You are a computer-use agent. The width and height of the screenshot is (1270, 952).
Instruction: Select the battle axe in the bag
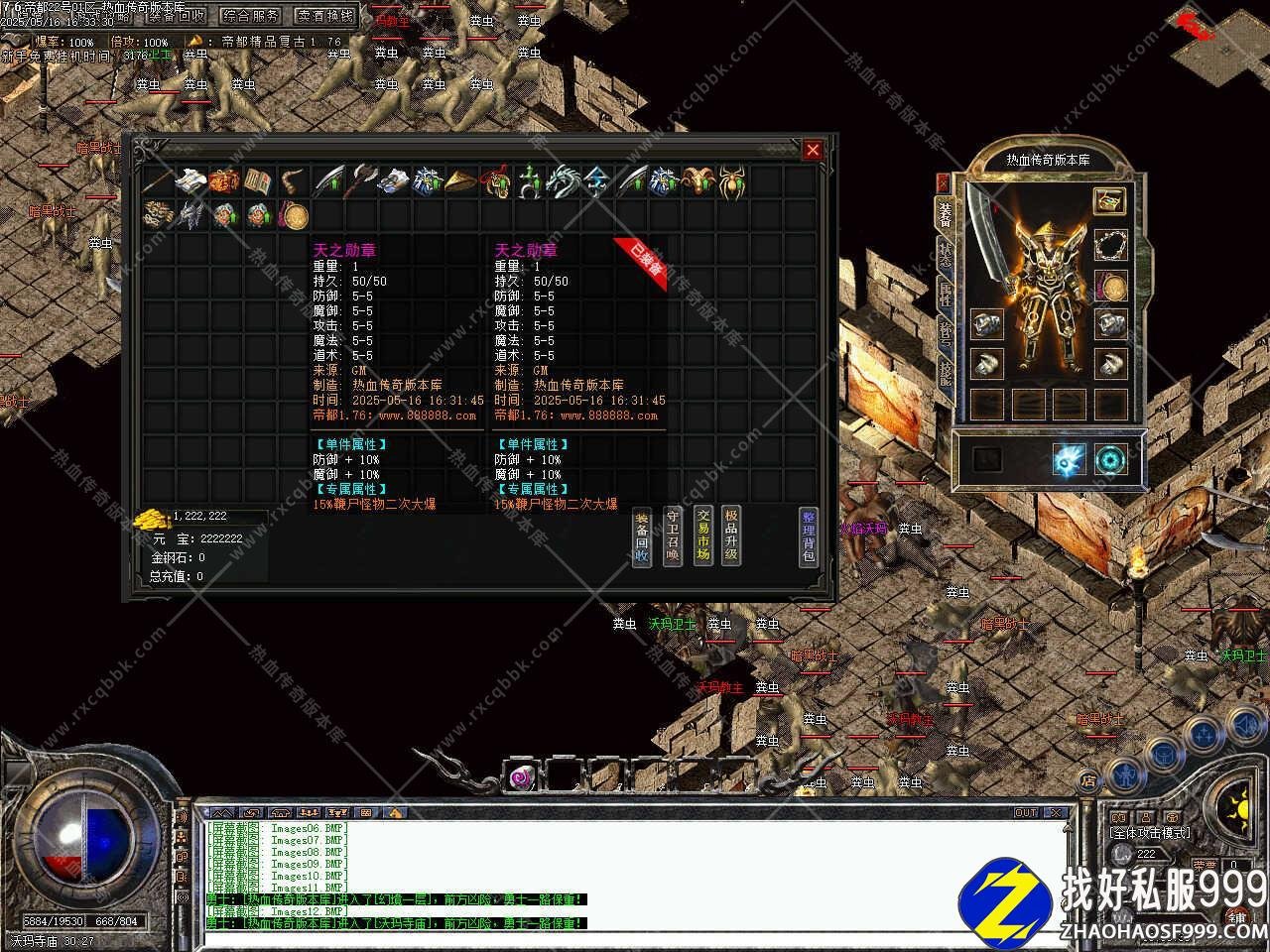[x=360, y=181]
